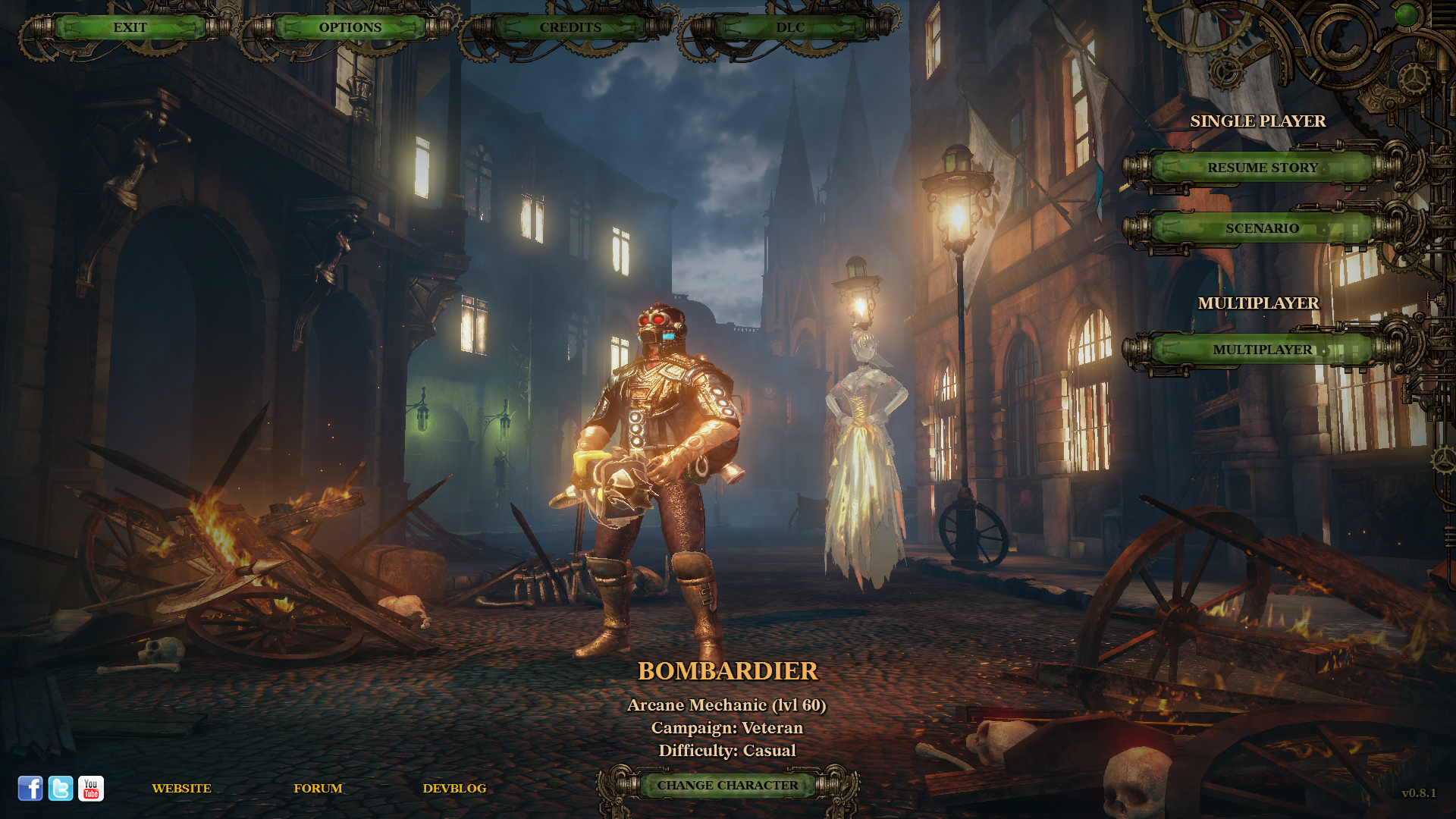Open the DEVBLOG link
Viewport: 1456px width, 819px height.
[455, 789]
